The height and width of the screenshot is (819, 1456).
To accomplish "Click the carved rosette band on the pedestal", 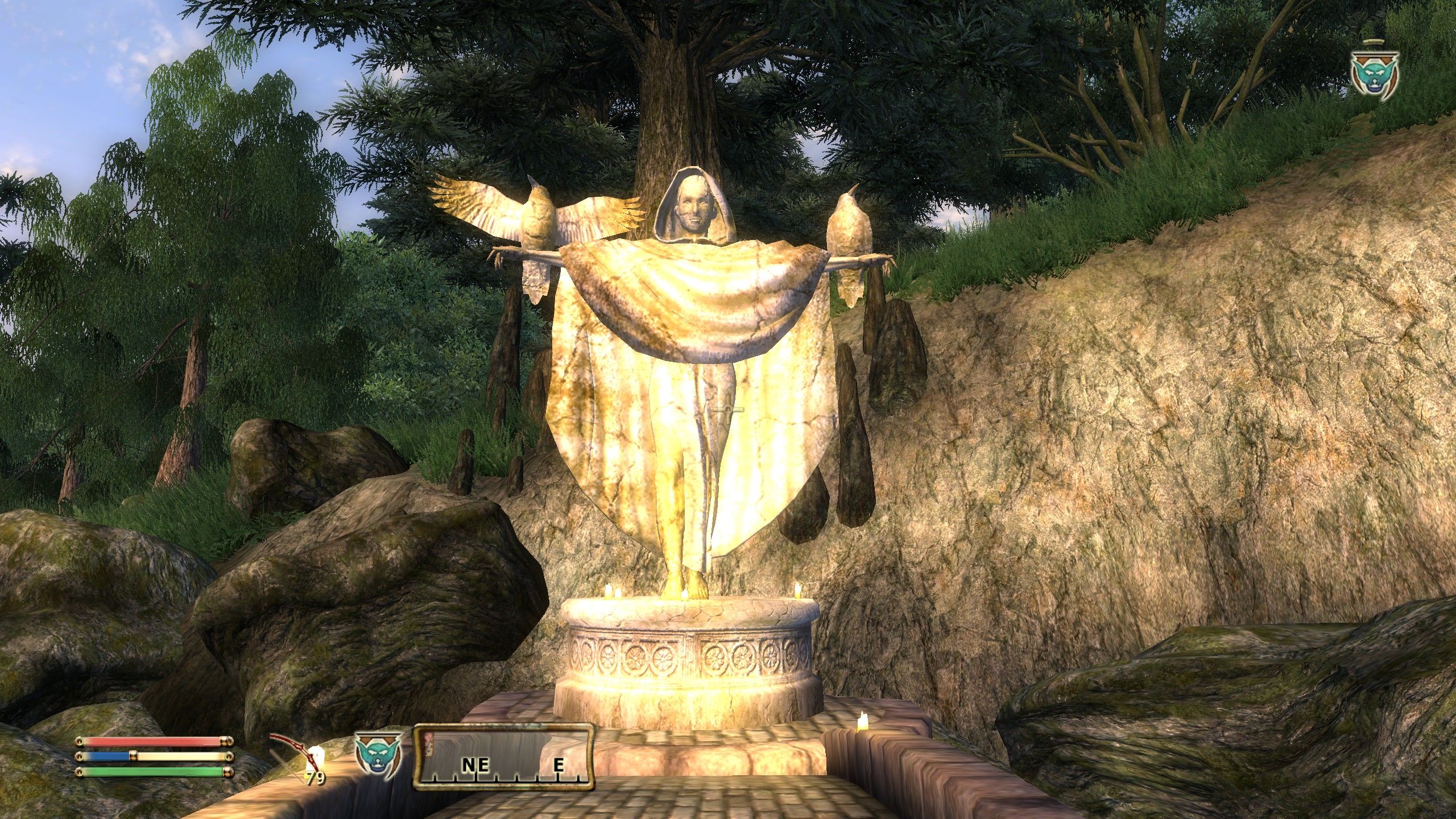I will (x=682, y=657).
